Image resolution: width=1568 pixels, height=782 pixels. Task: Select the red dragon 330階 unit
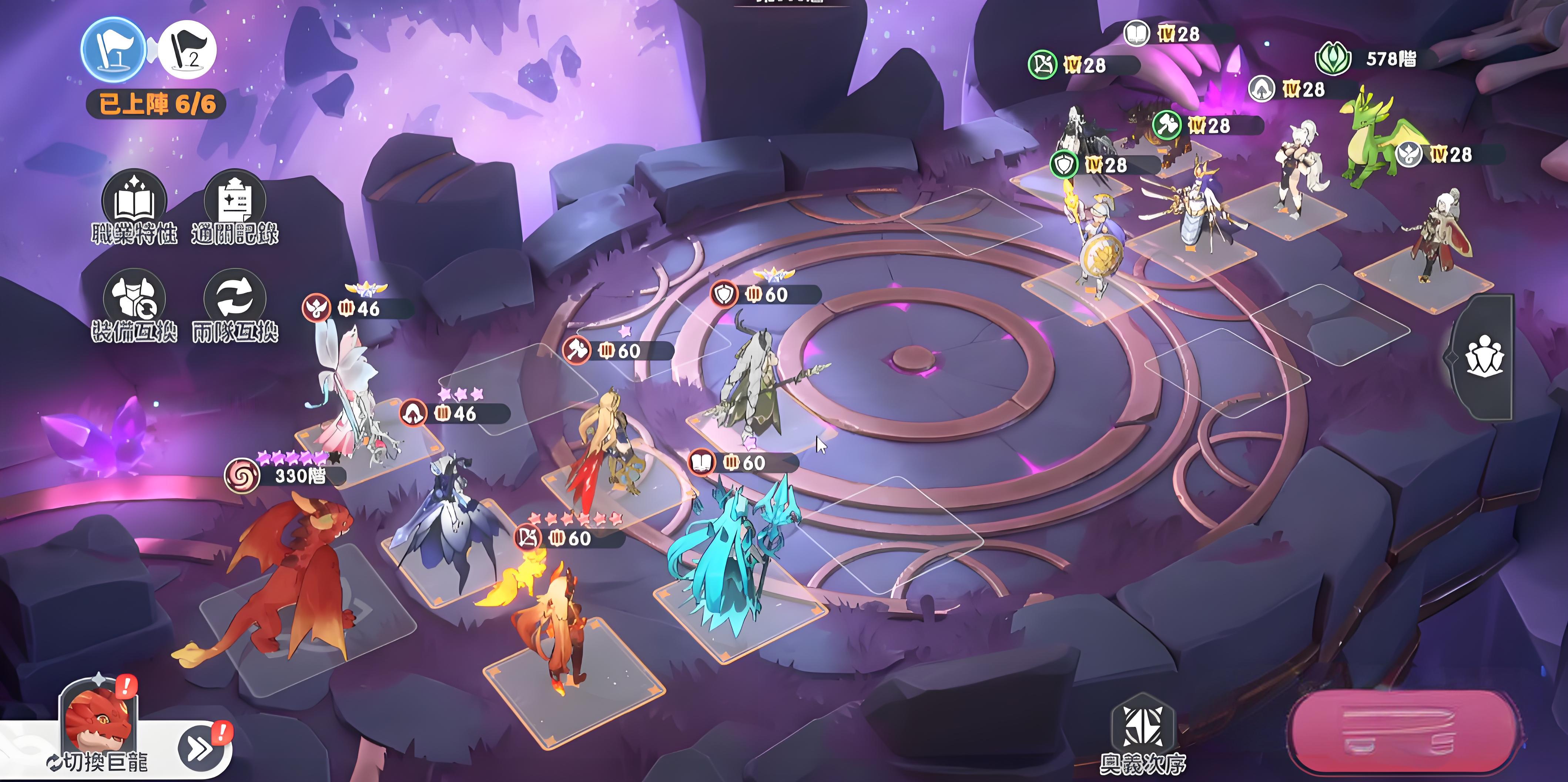[292, 579]
